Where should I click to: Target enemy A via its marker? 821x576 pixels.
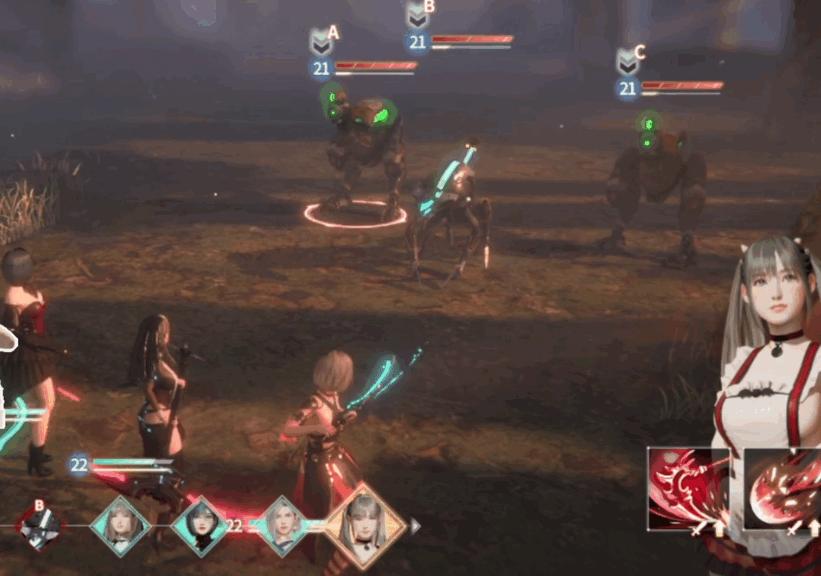pyautogui.click(x=321, y=41)
